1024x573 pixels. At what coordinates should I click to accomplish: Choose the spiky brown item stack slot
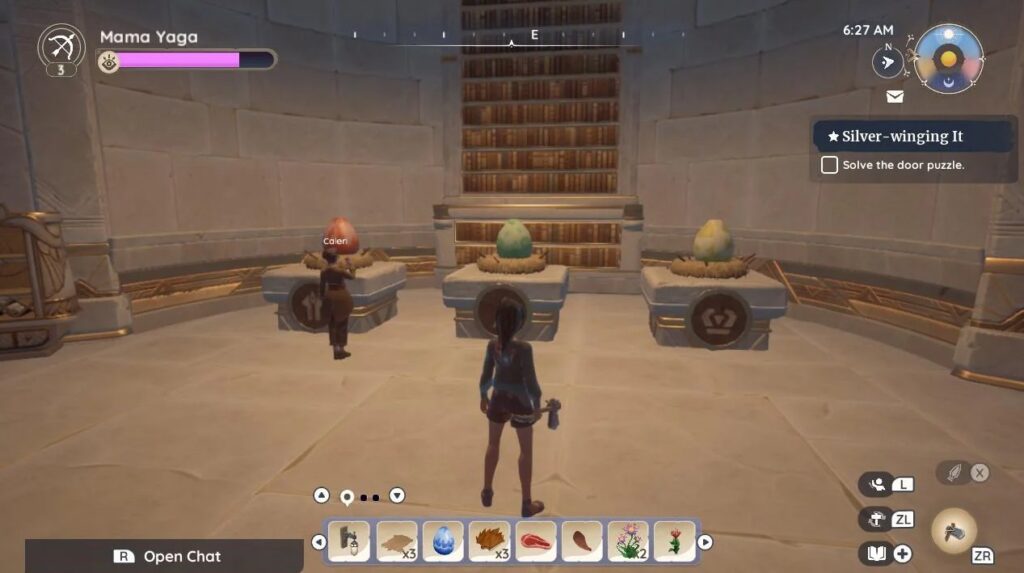(x=489, y=541)
